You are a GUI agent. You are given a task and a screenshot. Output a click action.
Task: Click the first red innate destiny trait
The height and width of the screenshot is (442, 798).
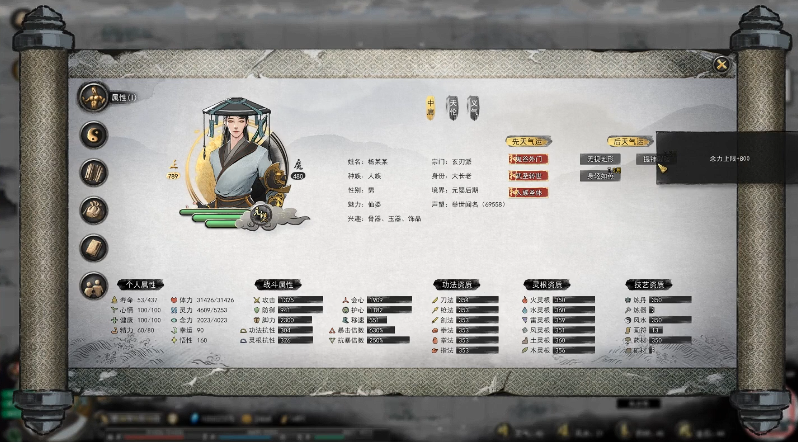point(527,159)
